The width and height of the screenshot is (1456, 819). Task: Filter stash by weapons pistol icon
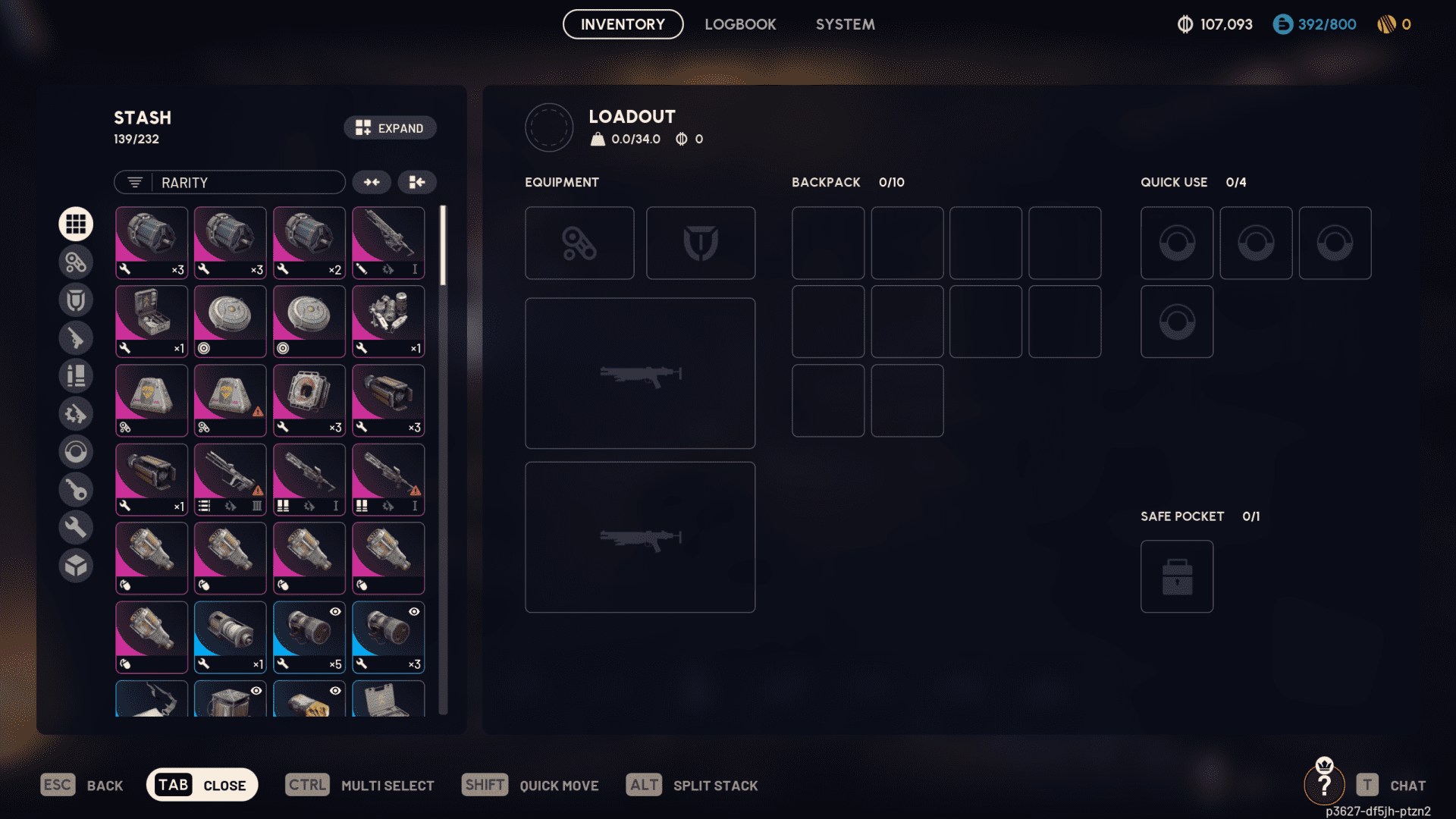[x=76, y=337]
